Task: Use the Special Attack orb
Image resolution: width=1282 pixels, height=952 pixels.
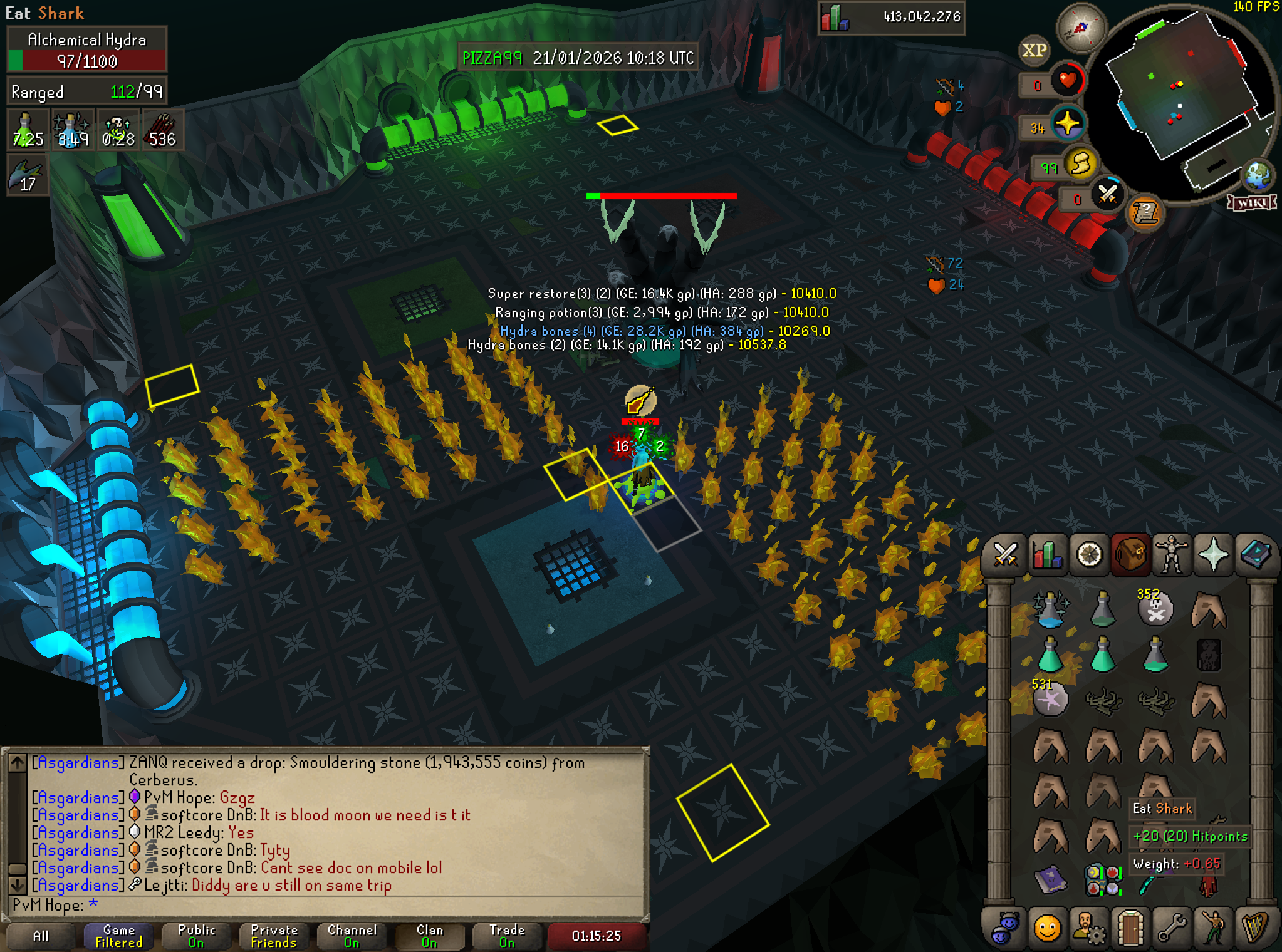Action: click(1107, 194)
